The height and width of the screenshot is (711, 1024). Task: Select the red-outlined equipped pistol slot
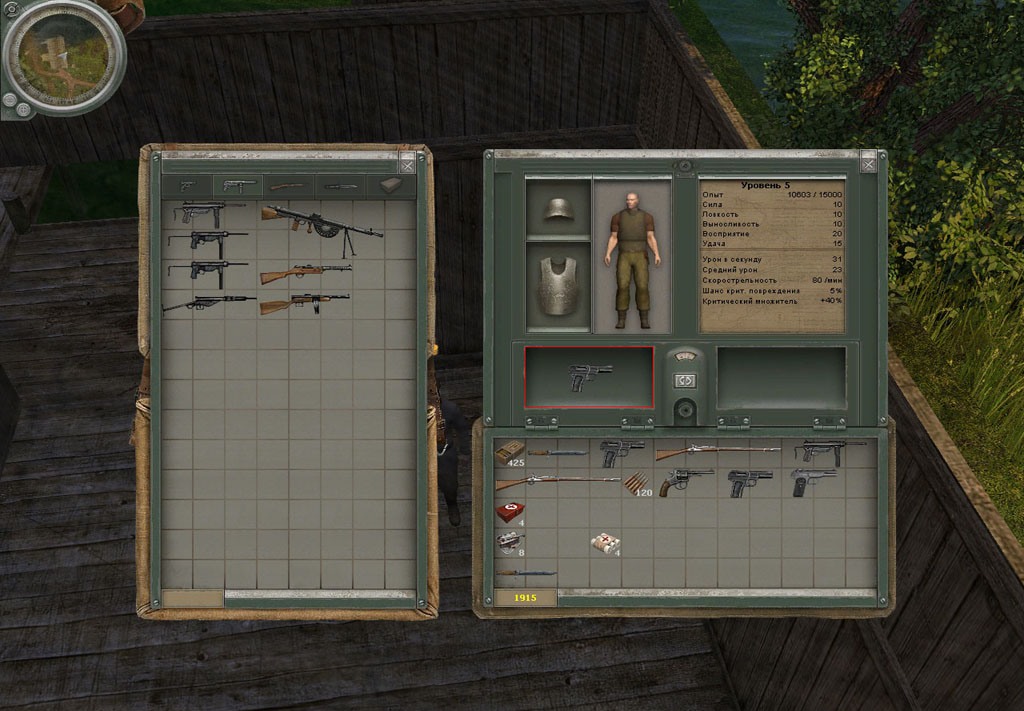pyautogui.click(x=589, y=378)
